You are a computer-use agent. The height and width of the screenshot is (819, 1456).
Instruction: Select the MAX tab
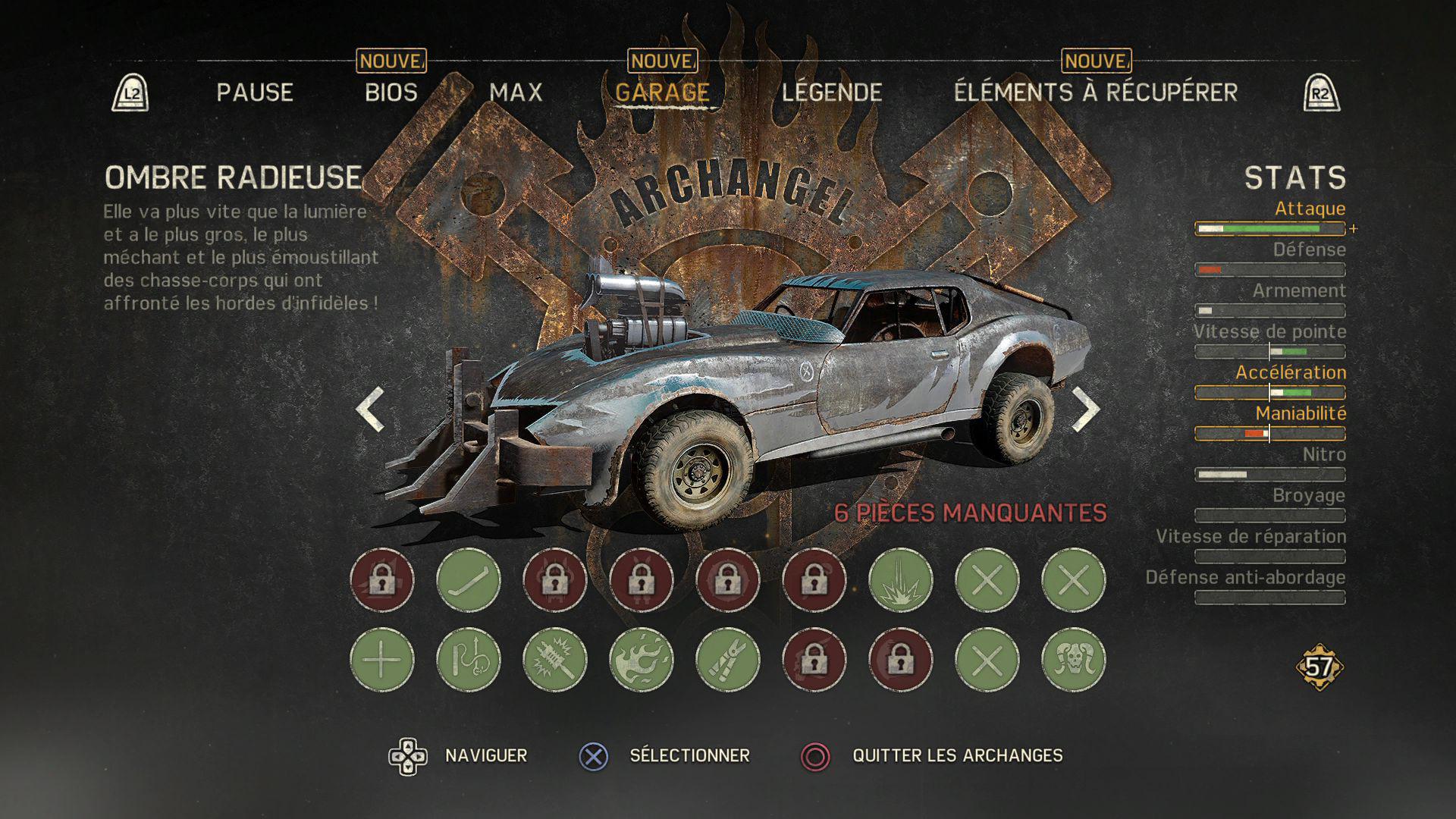tap(516, 93)
